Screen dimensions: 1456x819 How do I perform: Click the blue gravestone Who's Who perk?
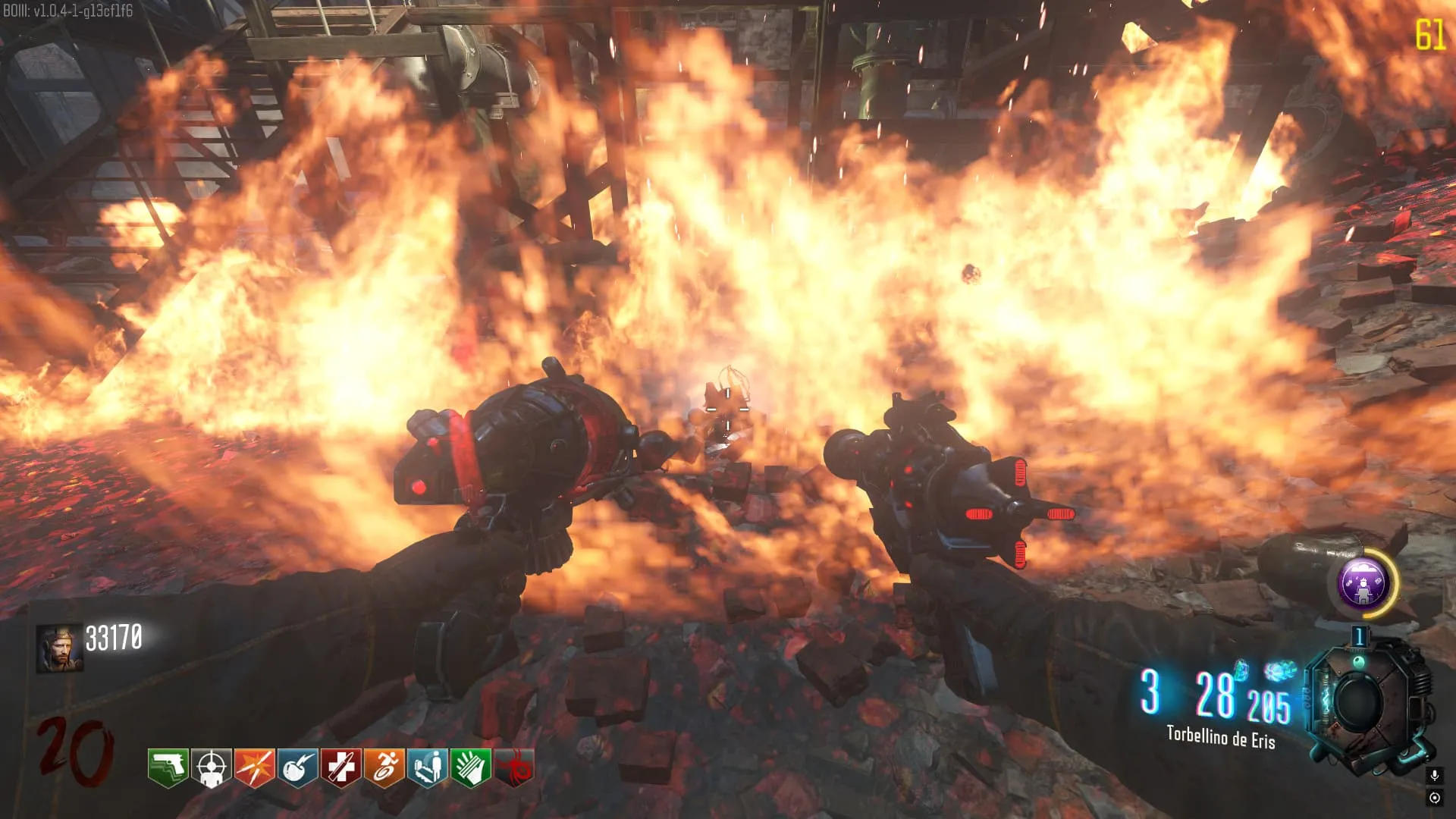(428, 767)
